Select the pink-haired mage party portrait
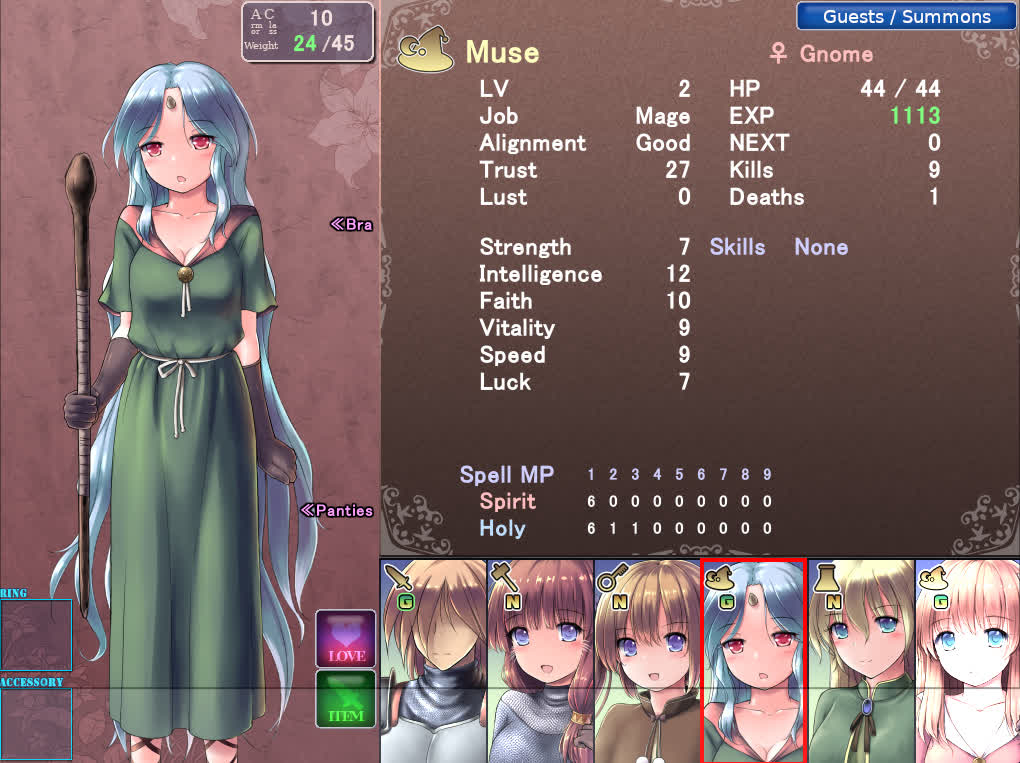1020x763 pixels. (x=967, y=661)
